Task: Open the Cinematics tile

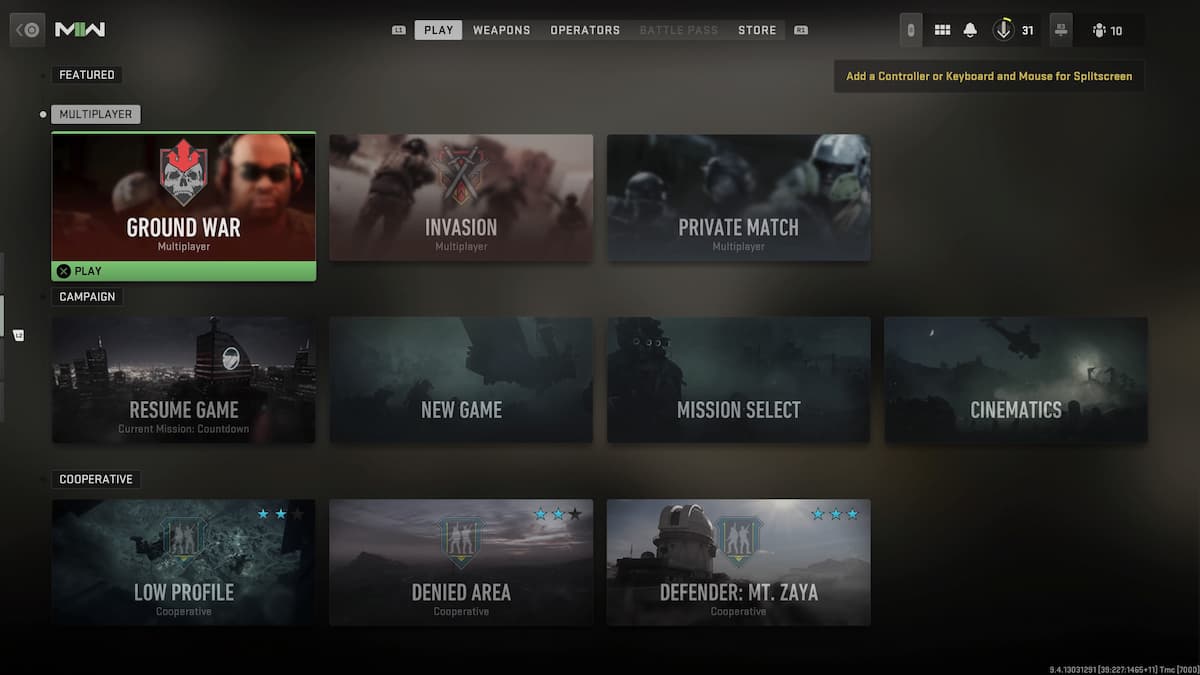Action: [x=1015, y=380]
